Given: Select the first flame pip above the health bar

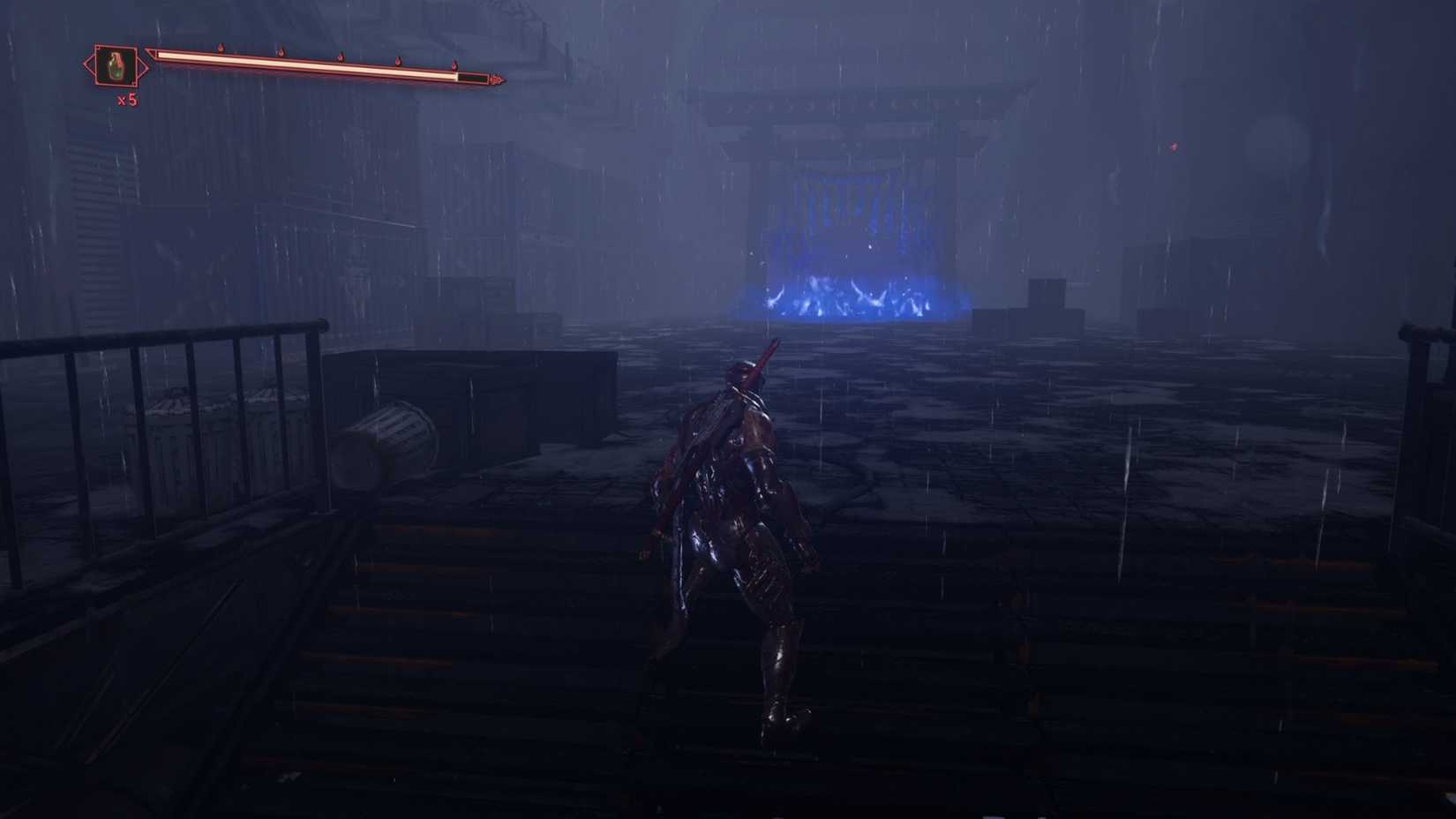Looking at the screenshot, I should pyautogui.click(x=220, y=47).
